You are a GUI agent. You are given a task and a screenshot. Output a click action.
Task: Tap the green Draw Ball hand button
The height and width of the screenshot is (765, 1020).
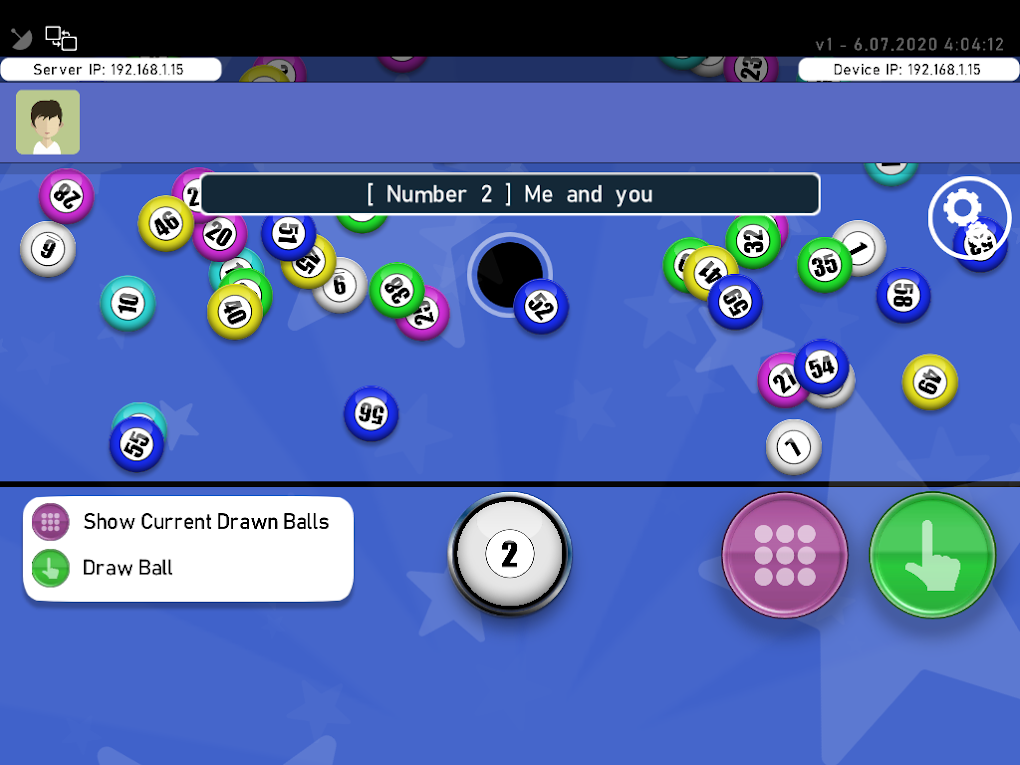[x=932, y=555]
